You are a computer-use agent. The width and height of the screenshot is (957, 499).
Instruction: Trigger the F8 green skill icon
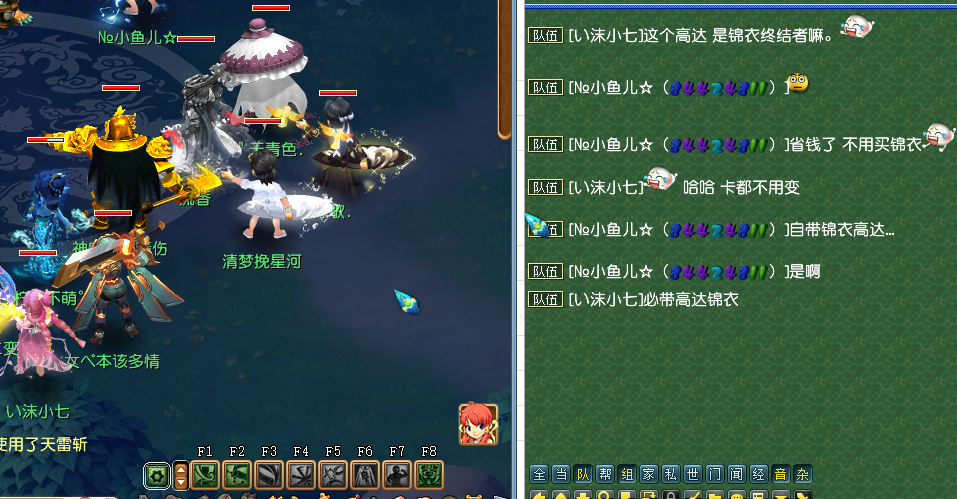pos(429,475)
